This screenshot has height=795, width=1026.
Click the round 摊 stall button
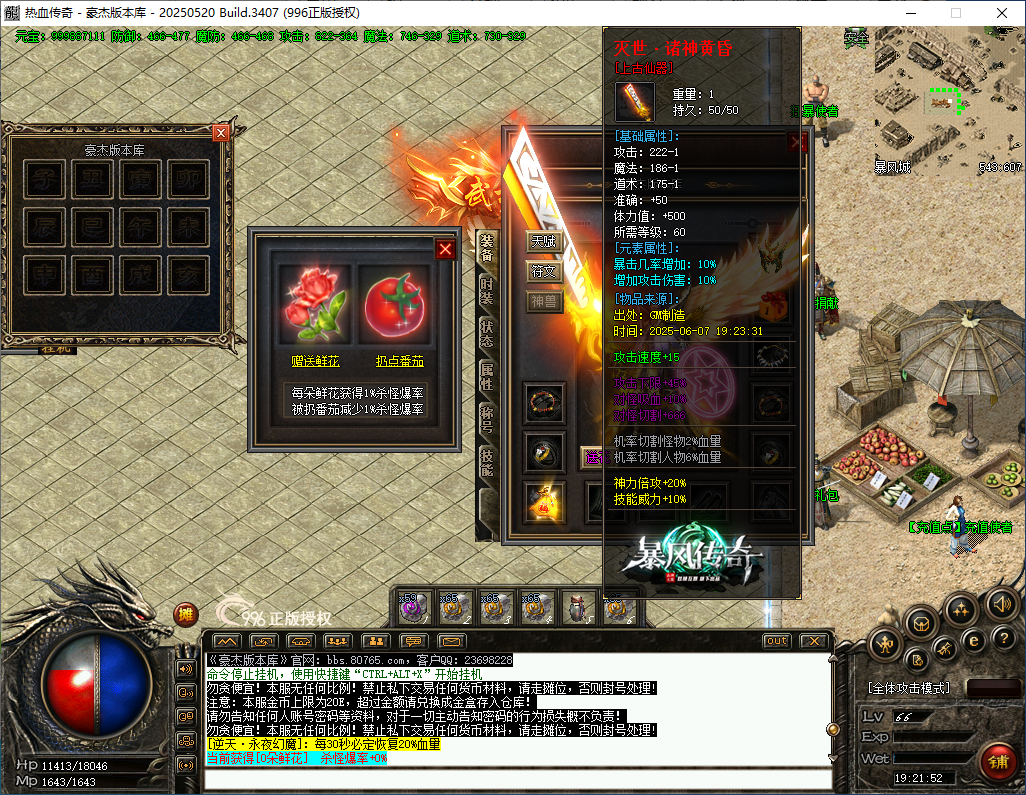pyautogui.click(x=186, y=614)
